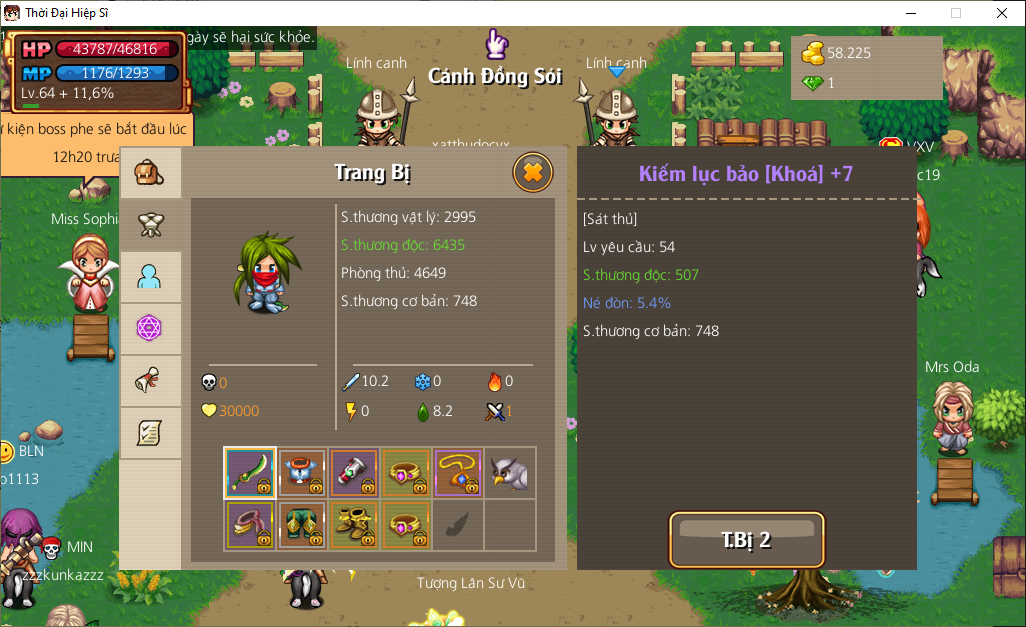Choose the golden boots slot
This screenshot has width=1026, height=627.
pos(354,524)
